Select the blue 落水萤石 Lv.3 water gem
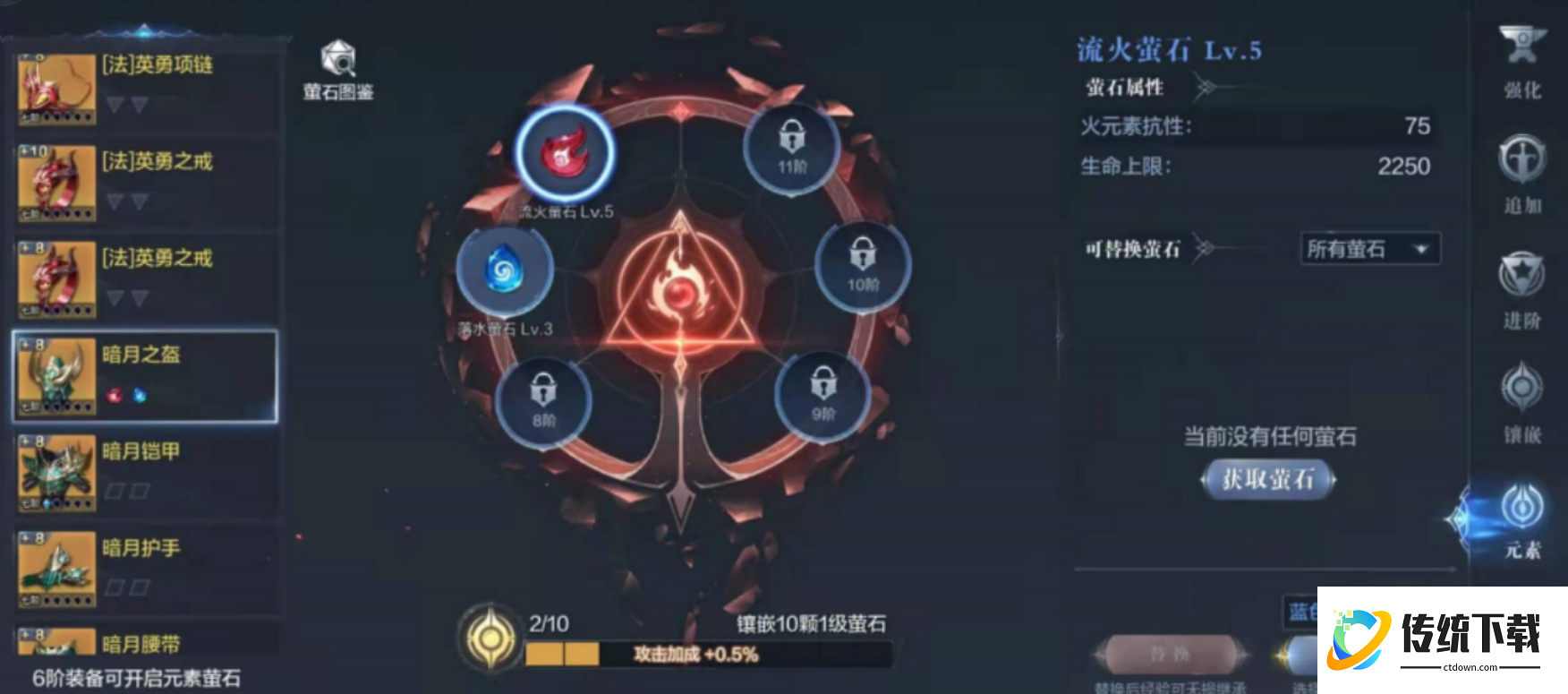The height and width of the screenshot is (694, 1568). tap(506, 269)
